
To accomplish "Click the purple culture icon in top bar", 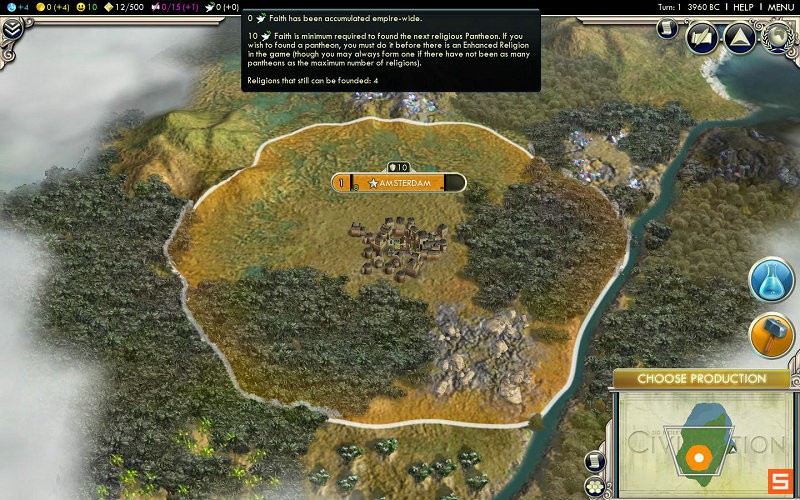I will coord(155,7).
